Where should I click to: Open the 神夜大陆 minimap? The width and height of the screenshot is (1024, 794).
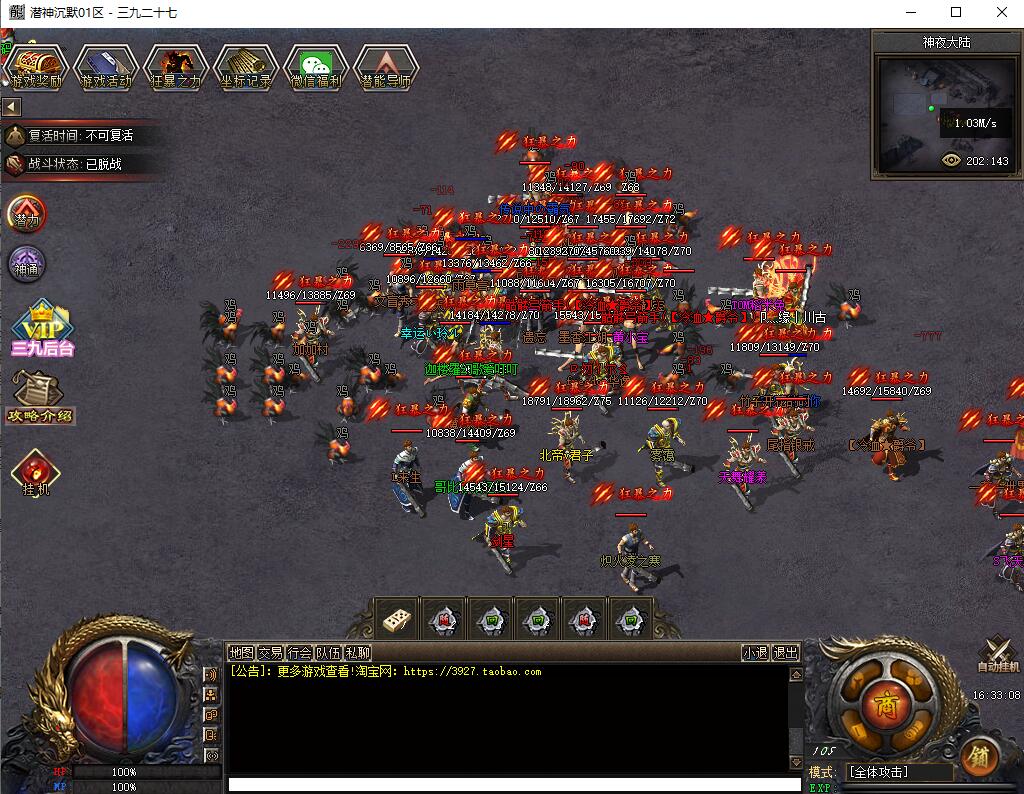[x=945, y=111]
